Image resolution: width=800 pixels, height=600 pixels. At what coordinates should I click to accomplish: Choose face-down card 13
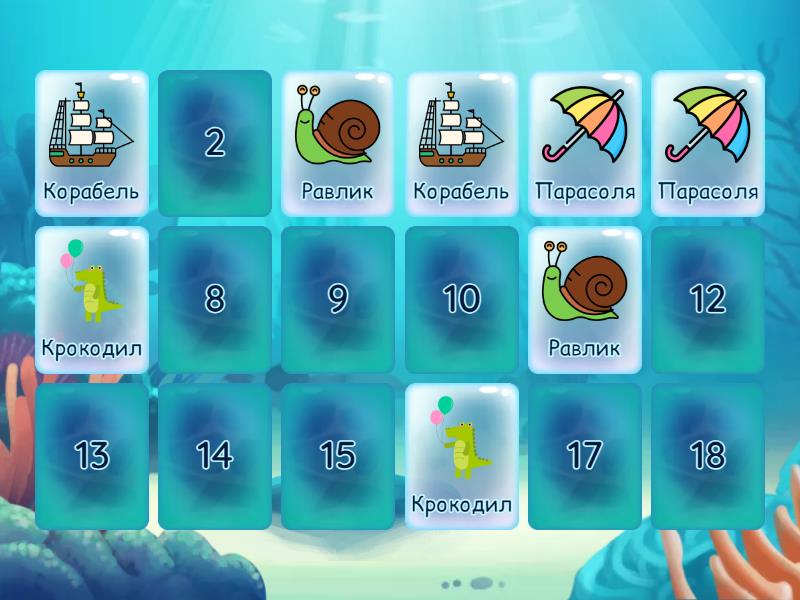point(92,456)
